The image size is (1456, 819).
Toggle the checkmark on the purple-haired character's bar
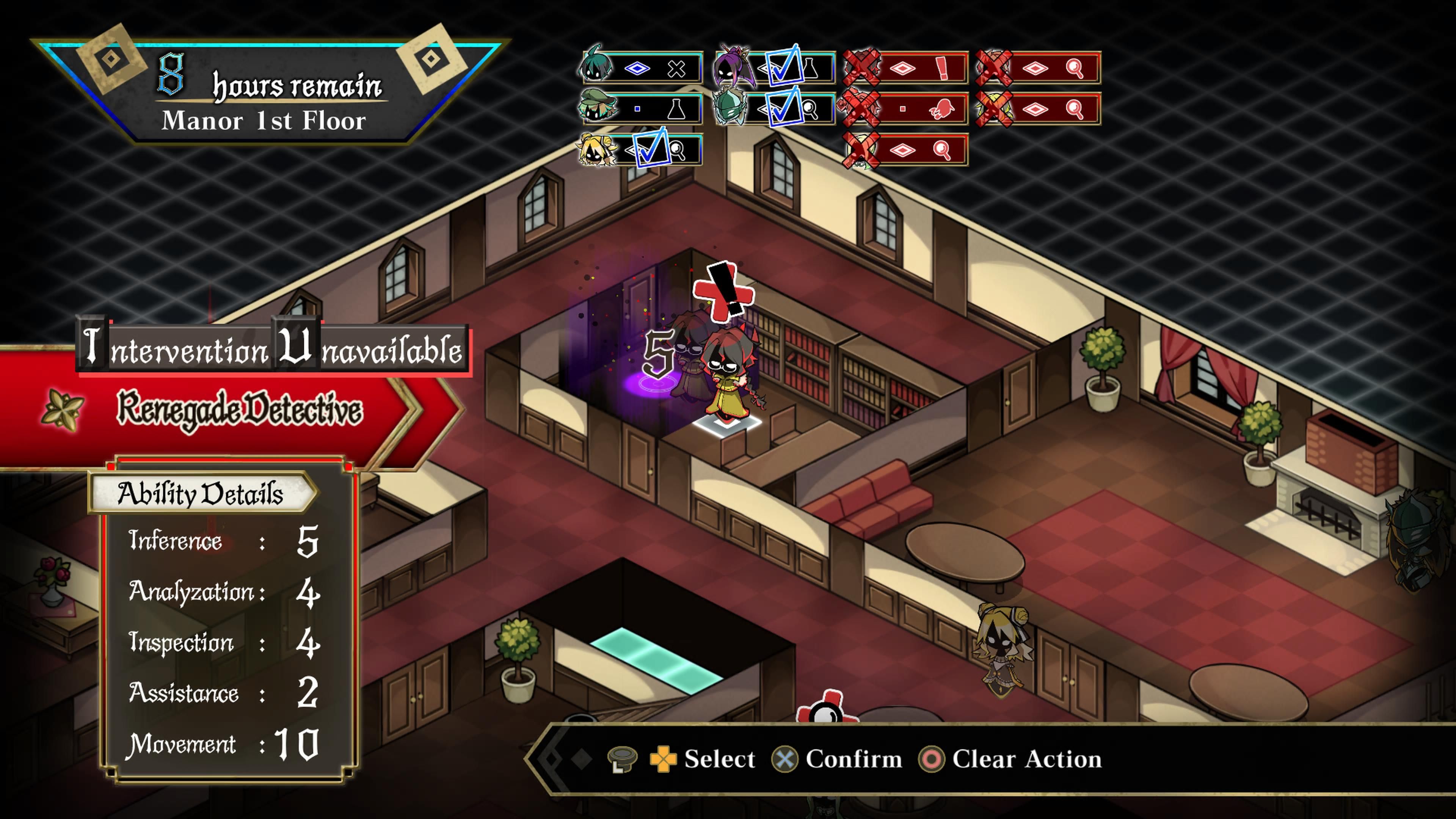pyautogui.click(x=785, y=68)
